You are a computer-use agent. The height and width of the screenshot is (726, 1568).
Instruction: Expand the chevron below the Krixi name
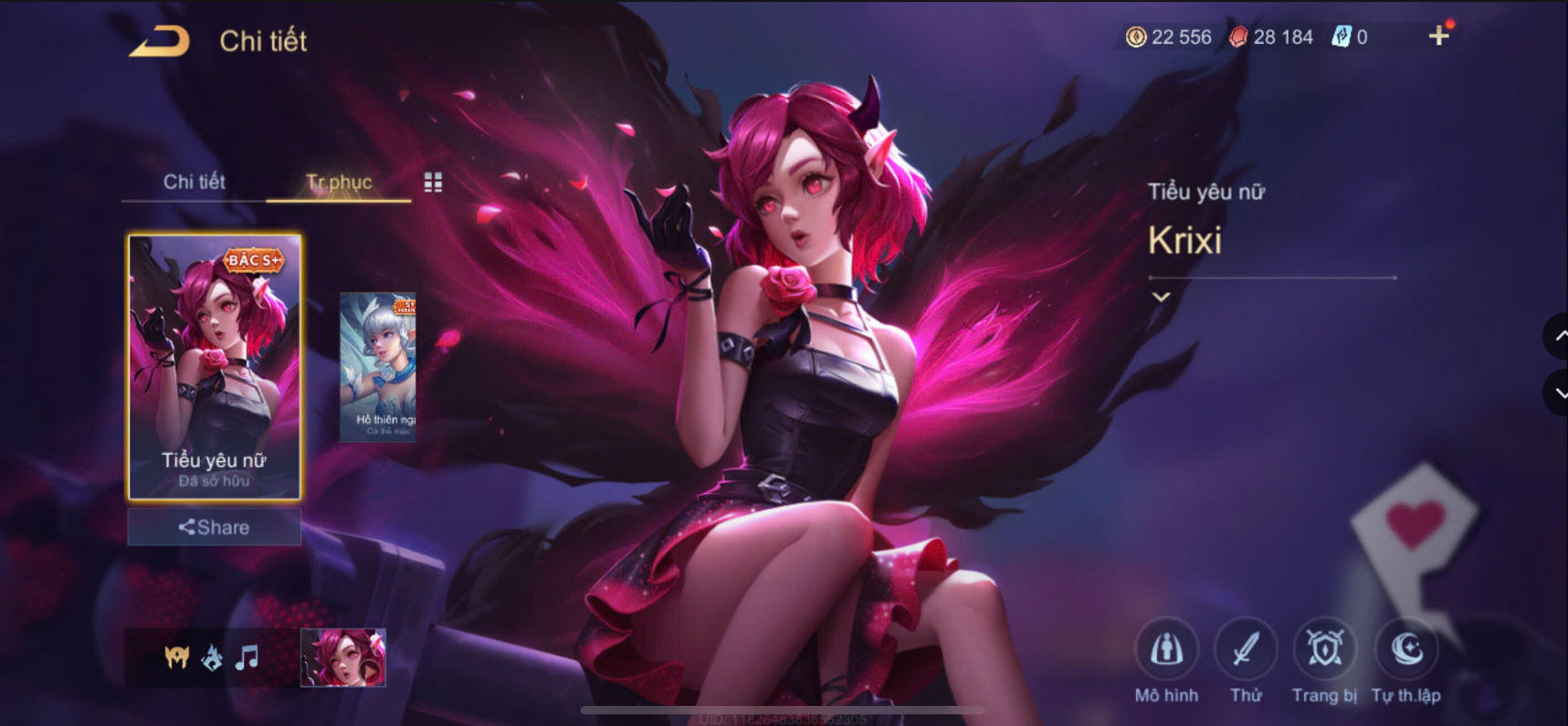1160,297
